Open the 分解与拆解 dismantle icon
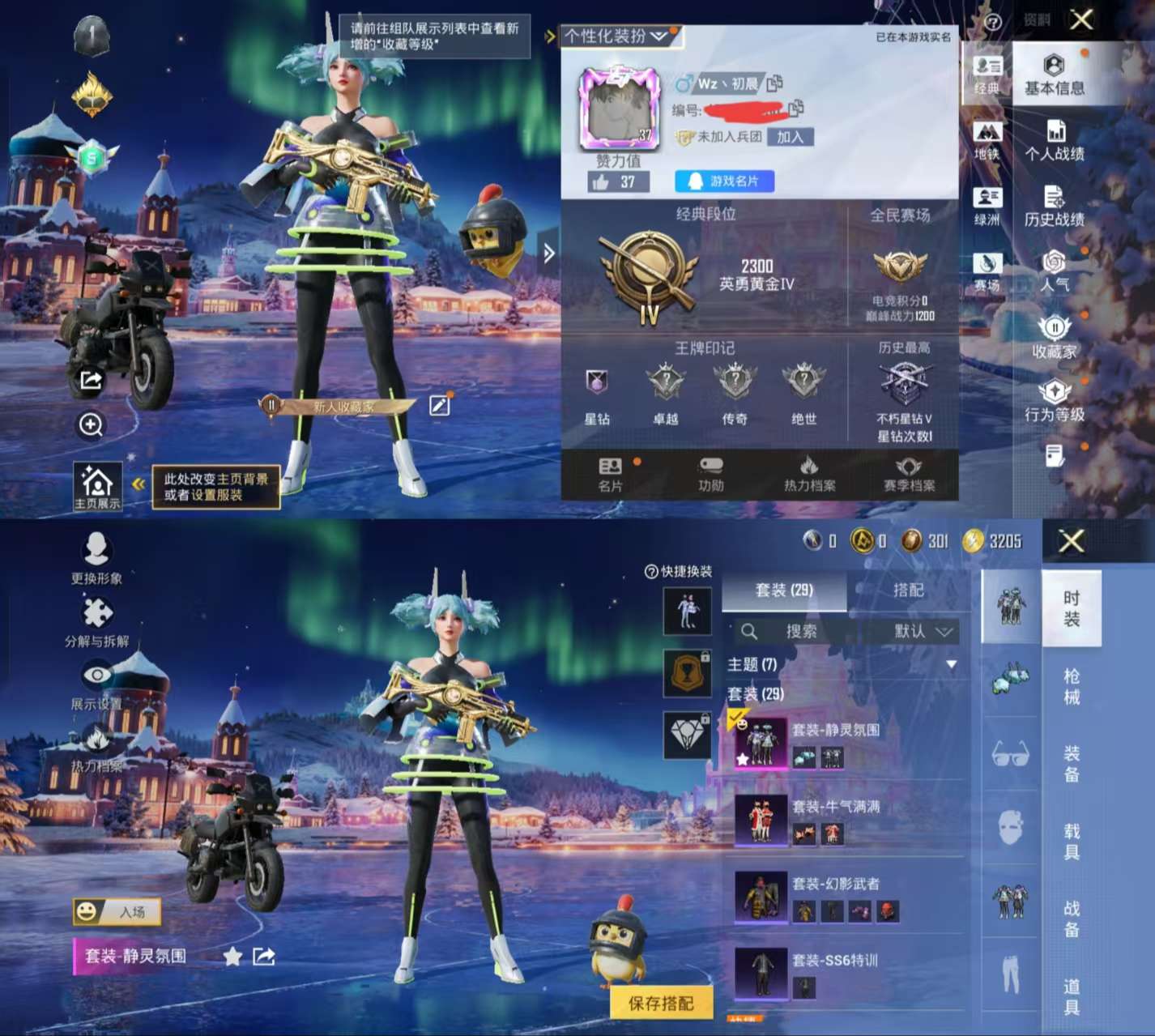 point(97,613)
